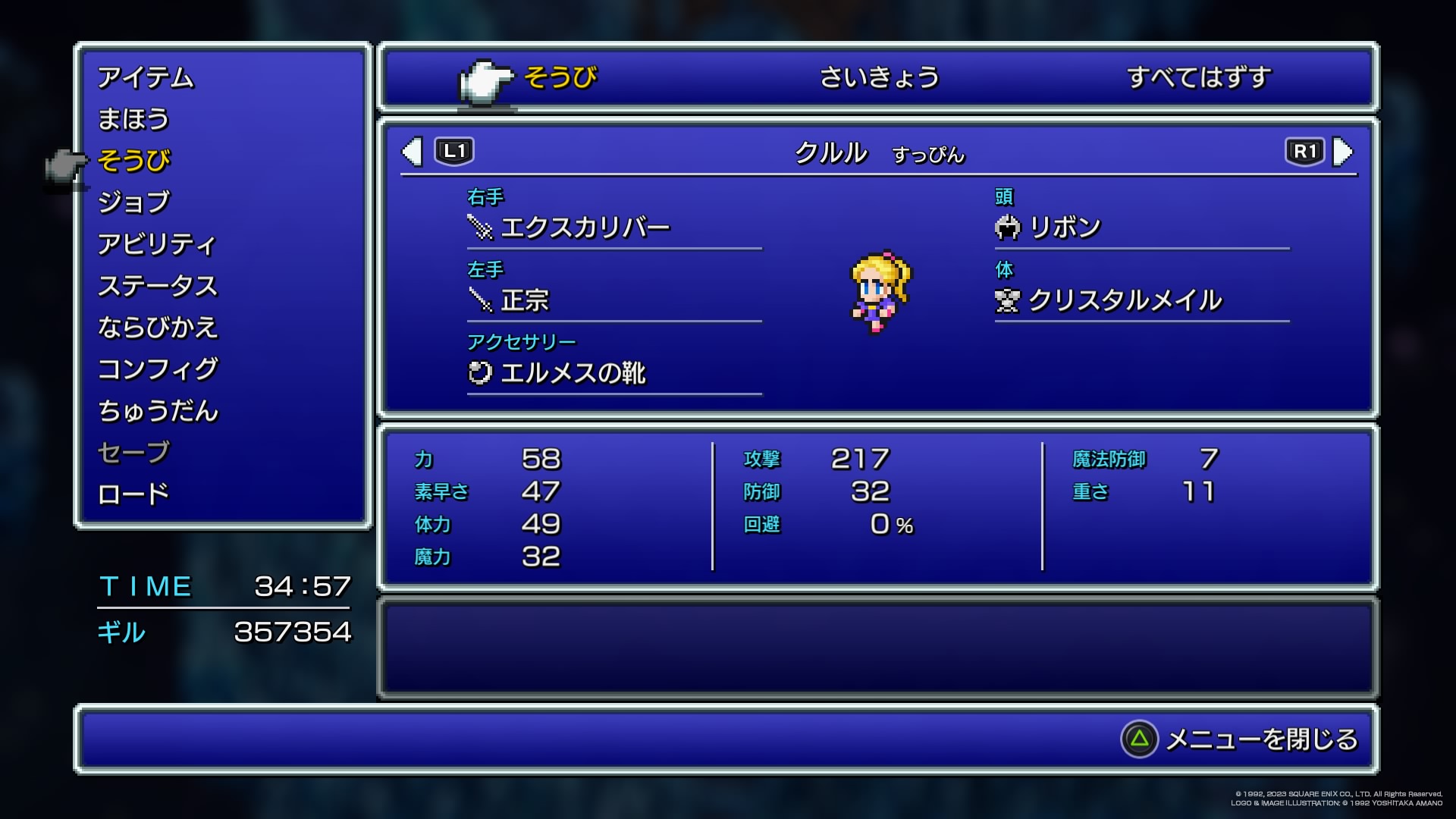The width and height of the screenshot is (1456, 819).
Task: Select すべてはずす to remove all gear
Action: coord(1198,77)
